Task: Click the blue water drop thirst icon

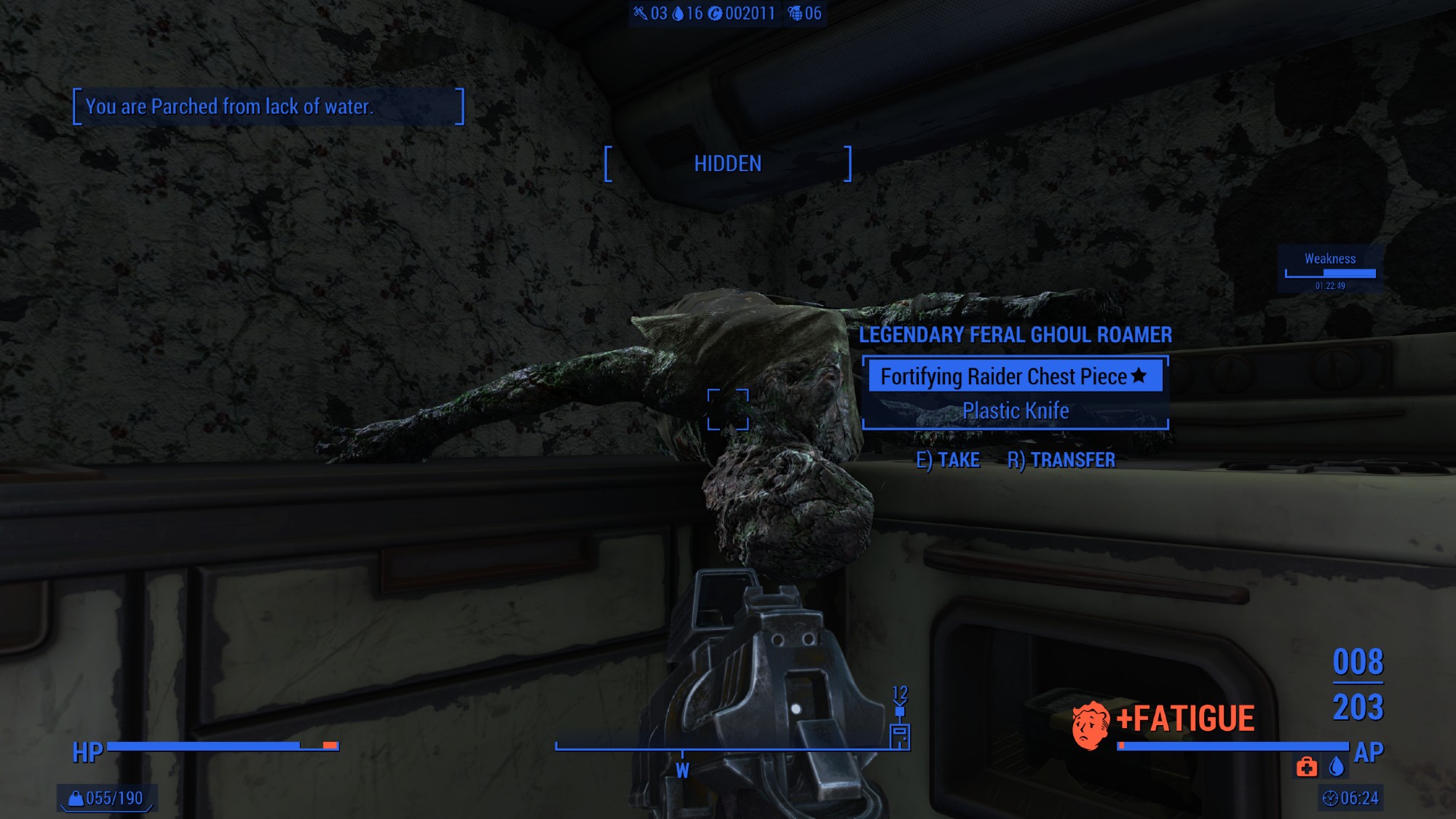Action: click(1336, 767)
